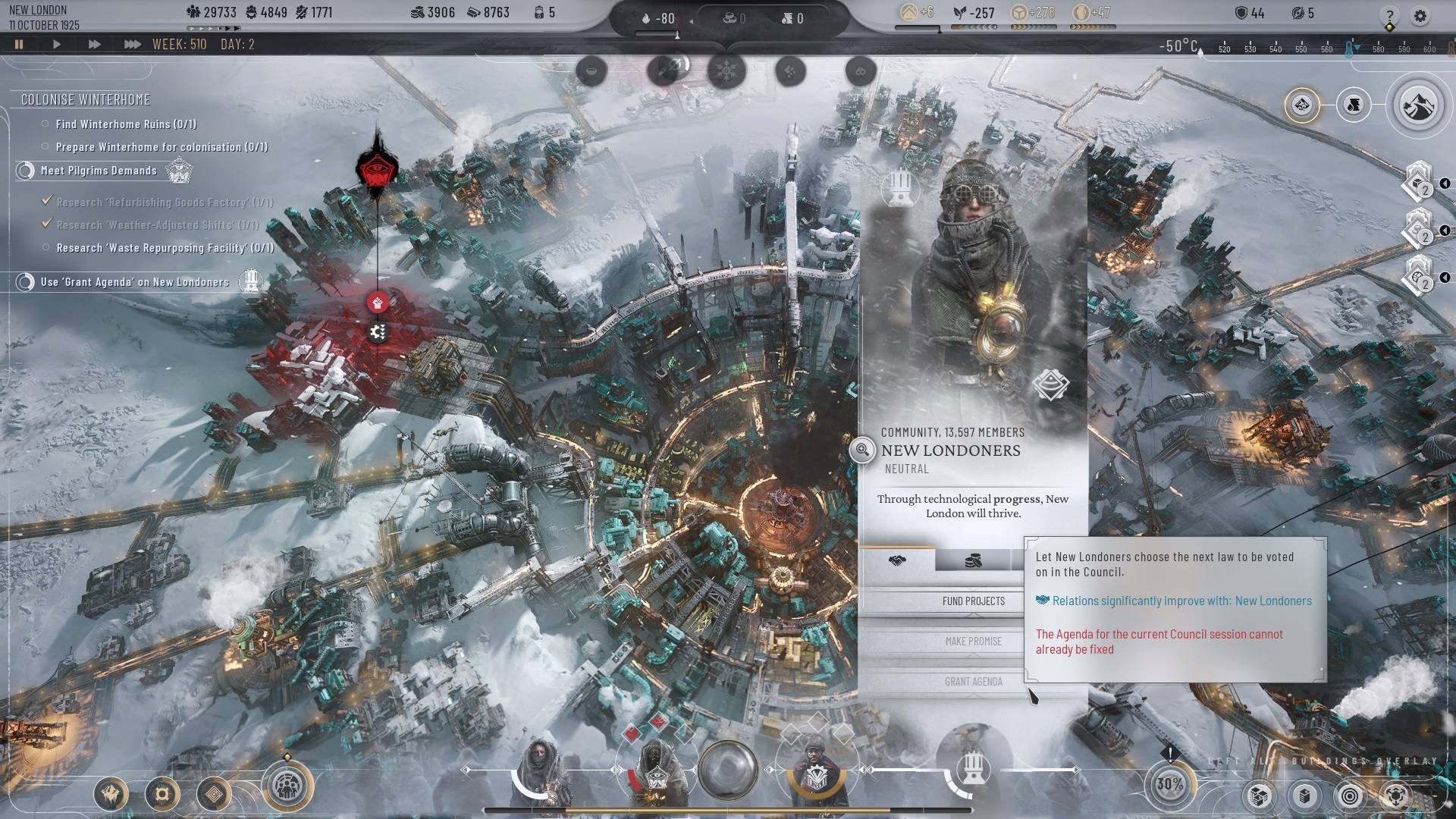This screenshot has width=1456, height=819.
Task: Open the settings gear menu
Action: coord(1420,16)
